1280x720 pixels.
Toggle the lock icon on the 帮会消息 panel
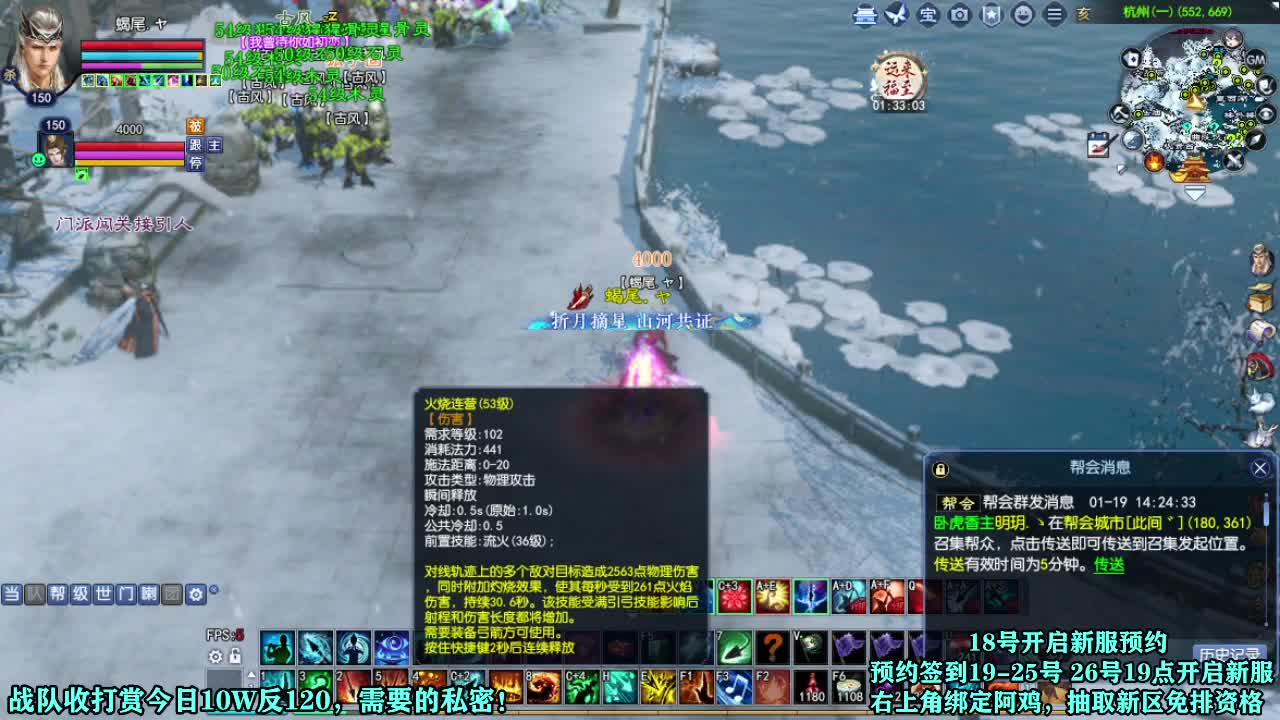click(x=940, y=468)
